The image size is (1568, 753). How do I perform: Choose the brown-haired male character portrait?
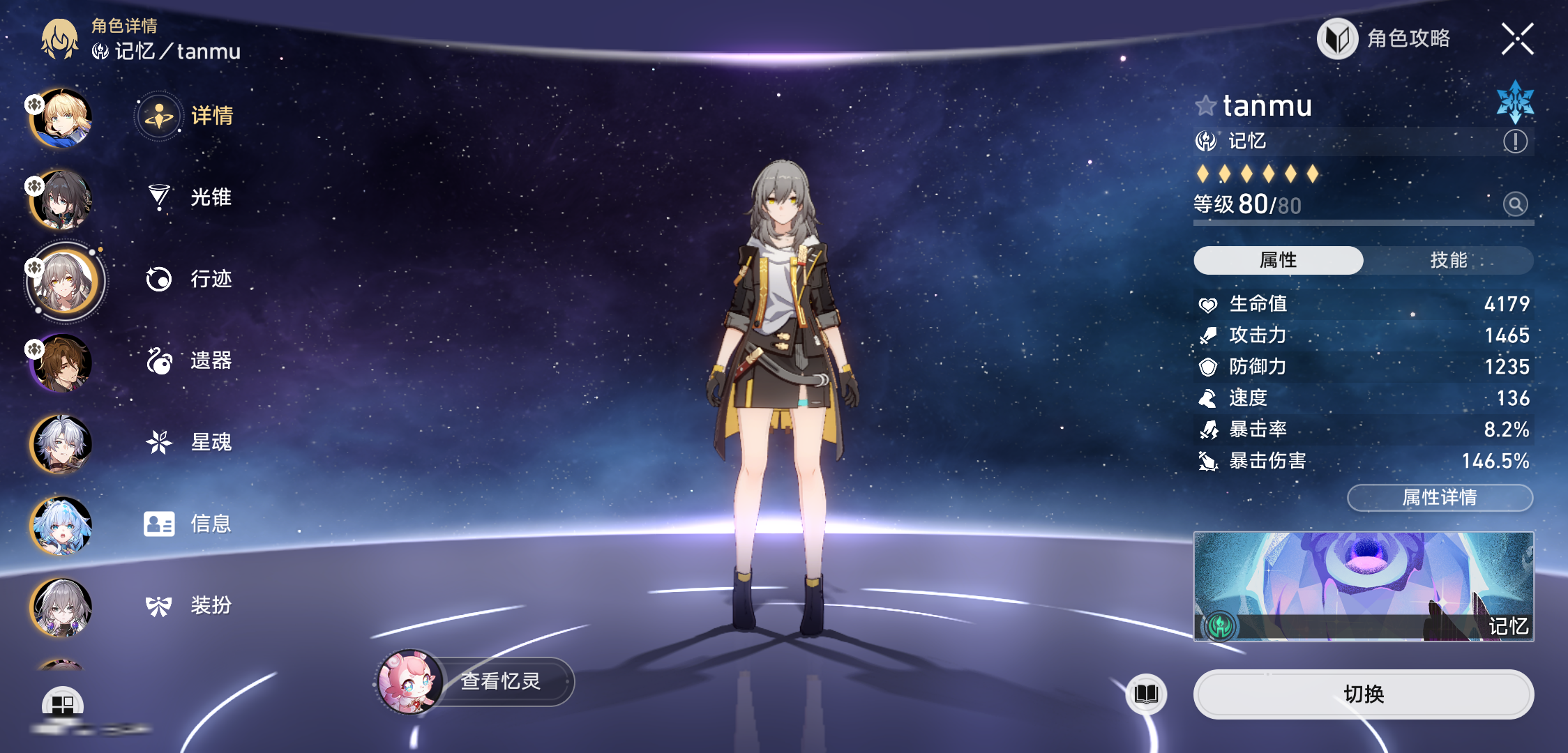coord(63,363)
